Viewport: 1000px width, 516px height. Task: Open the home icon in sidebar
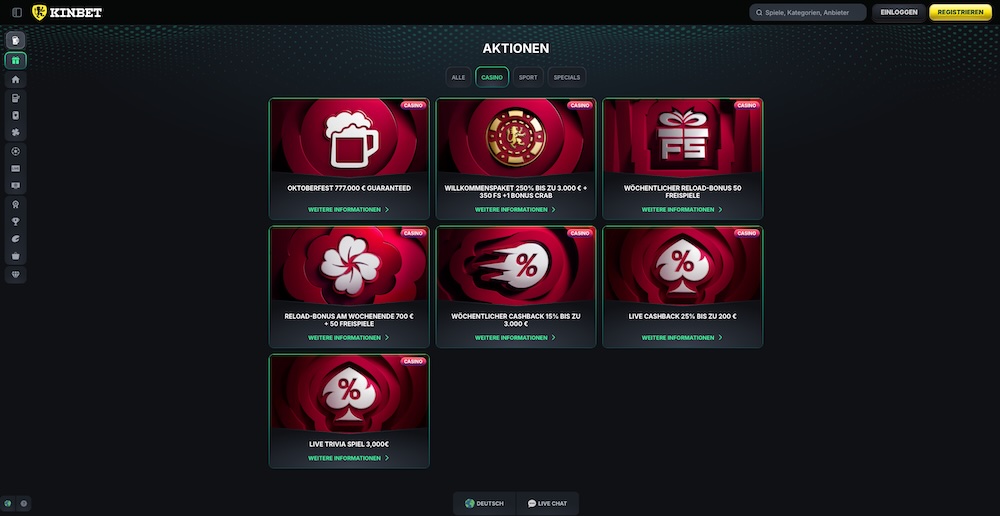coord(16,79)
